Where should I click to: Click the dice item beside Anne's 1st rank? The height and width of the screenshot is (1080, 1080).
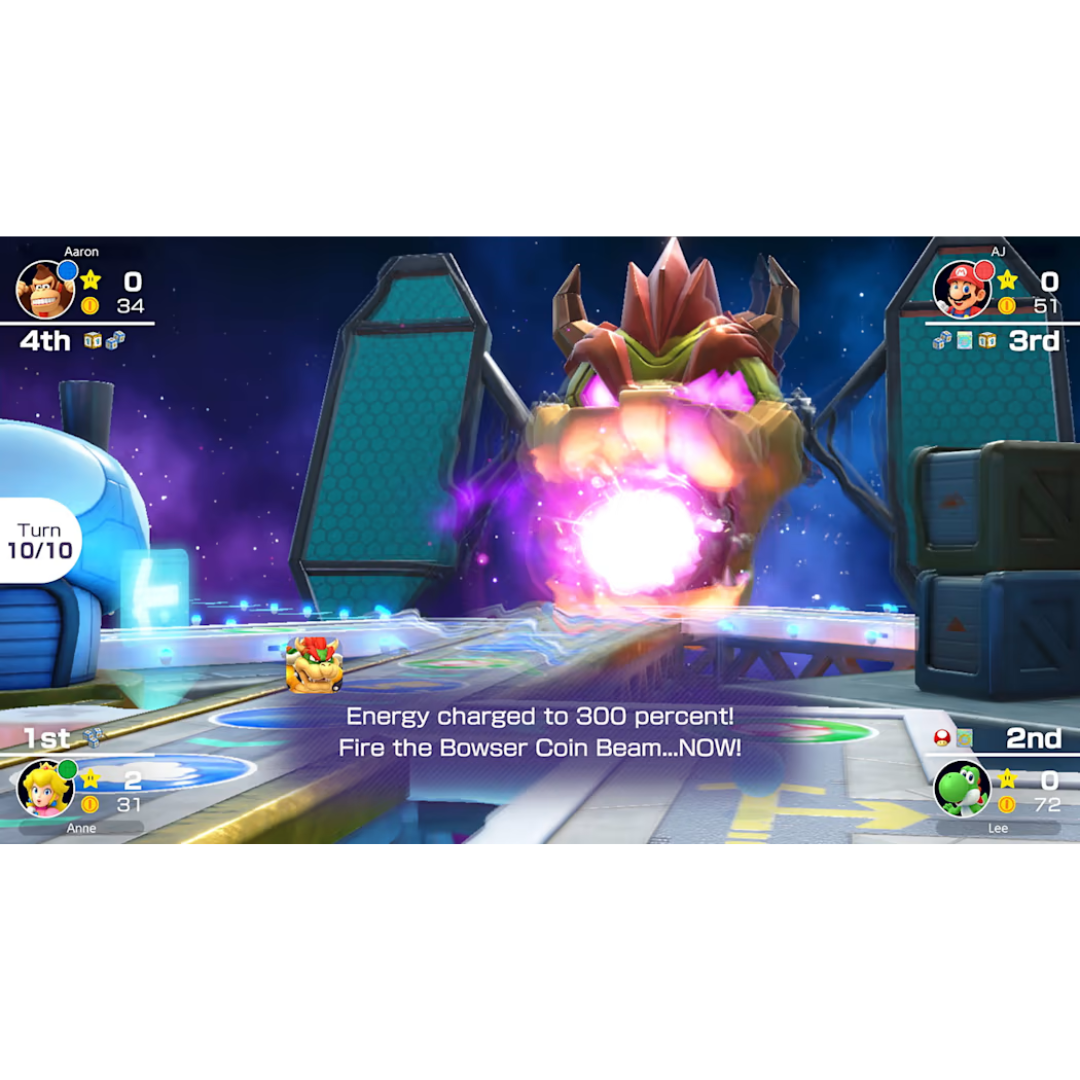[x=93, y=738]
